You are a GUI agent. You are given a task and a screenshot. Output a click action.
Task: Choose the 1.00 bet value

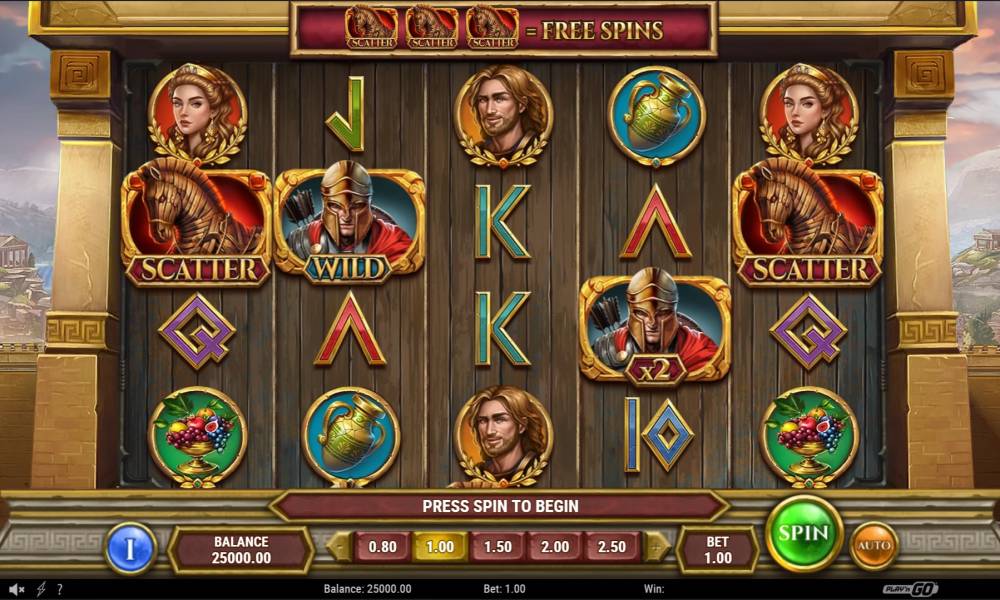click(x=440, y=547)
